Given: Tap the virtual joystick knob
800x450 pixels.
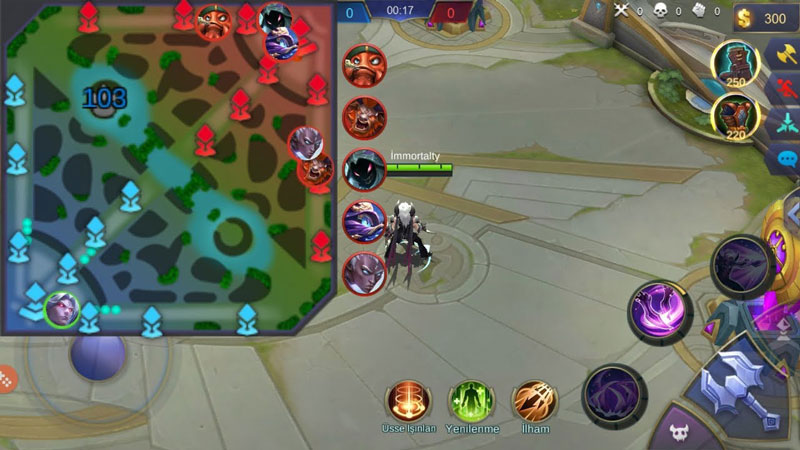Looking at the screenshot, I should 97,355.
